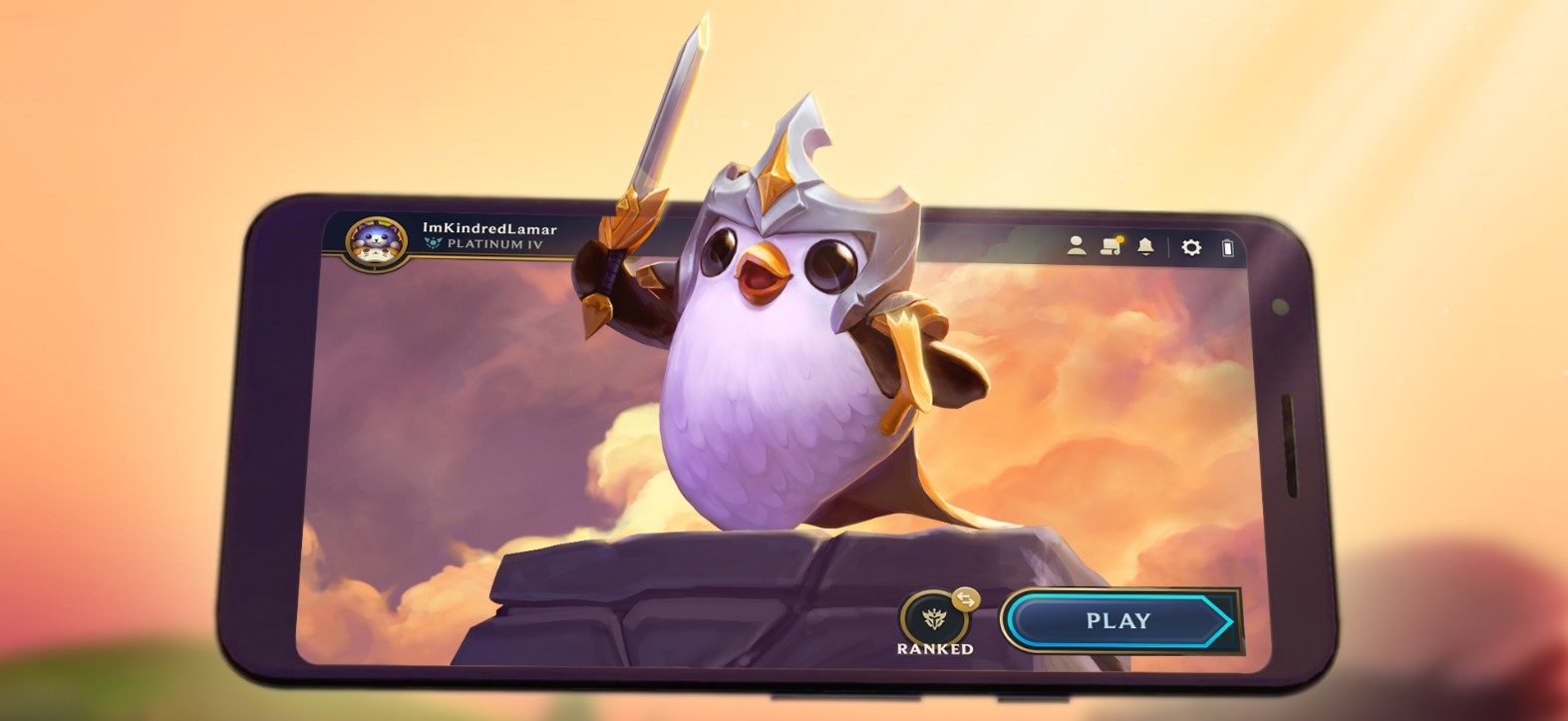Start a match with the PLAY button
Screen dimensions: 1568x721
[x=1118, y=620]
